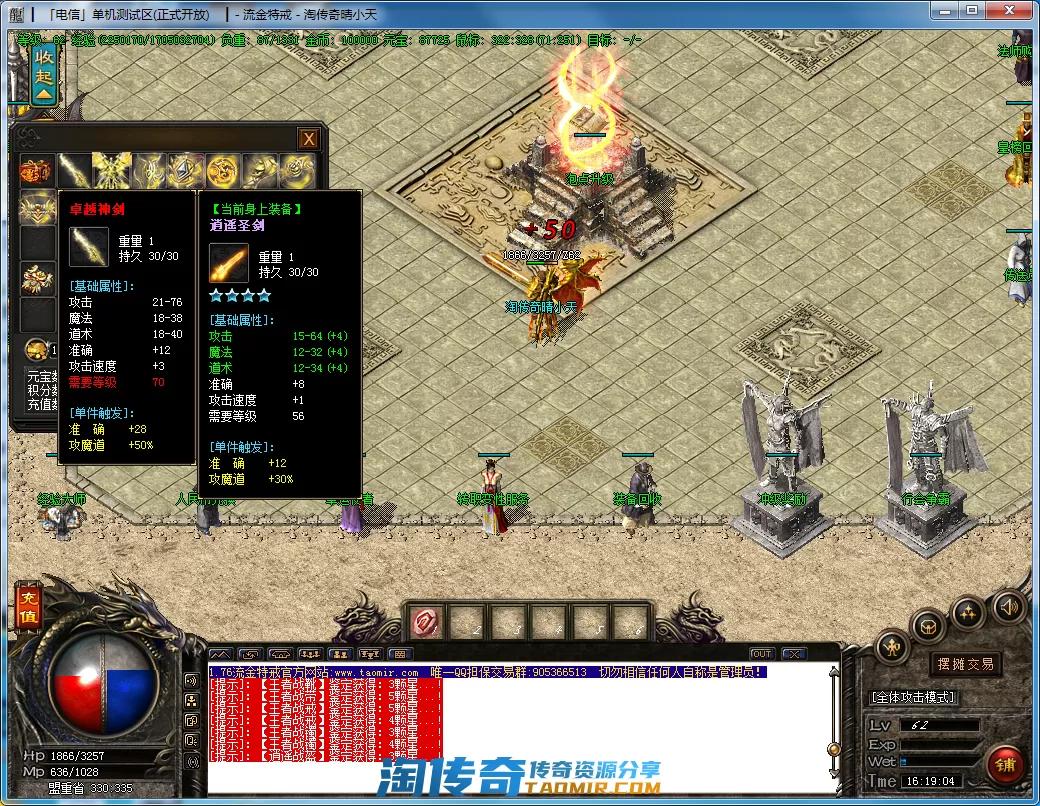Open the character status round button
The image size is (1040, 806).
[892, 648]
